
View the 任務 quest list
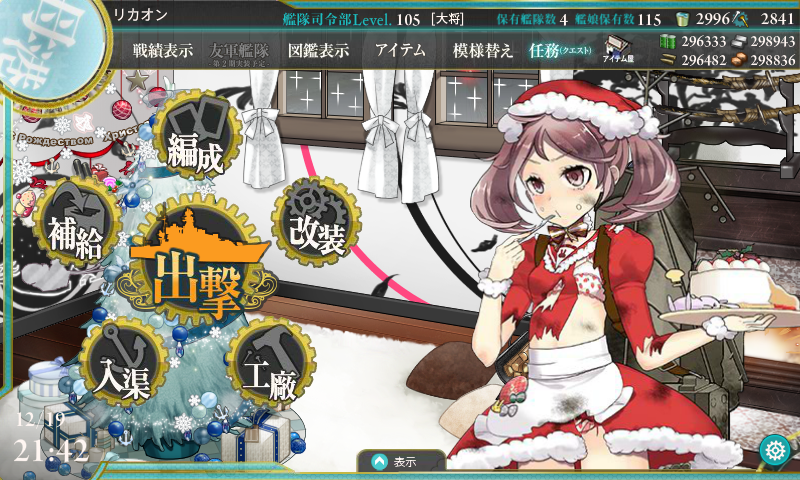click(x=560, y=51)
